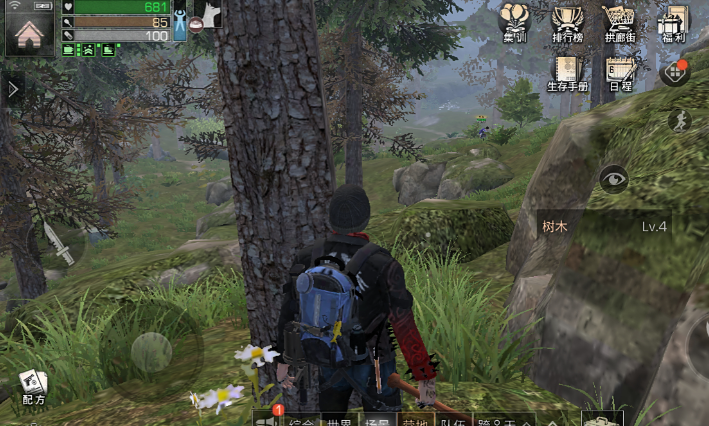Viewport: 709px width, 426px height.
Task: Open the 配方 recipes menu
Action: pyautogui.click(x=32, y=385)
